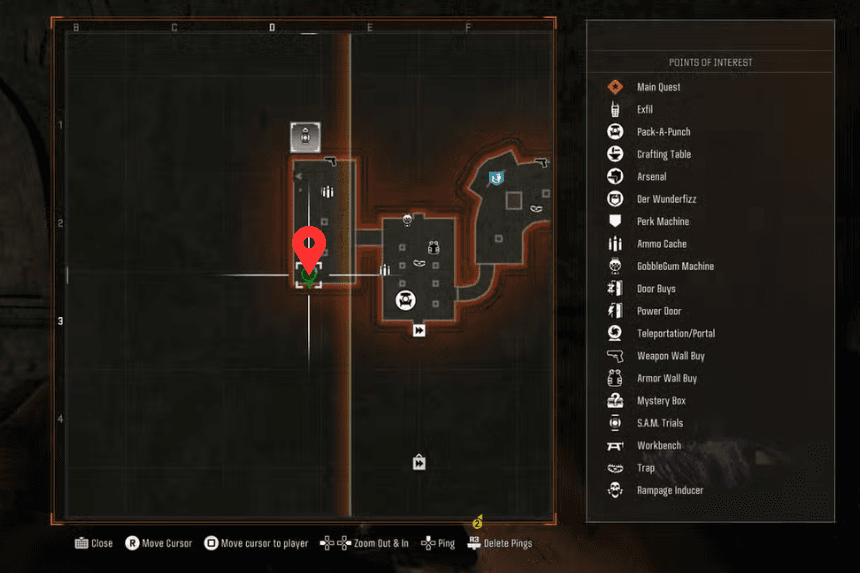The width and height of the screenshot is (860, 573).
Task: Select the Teleportation/Portal legend entry
Action: tap(675, 334)
